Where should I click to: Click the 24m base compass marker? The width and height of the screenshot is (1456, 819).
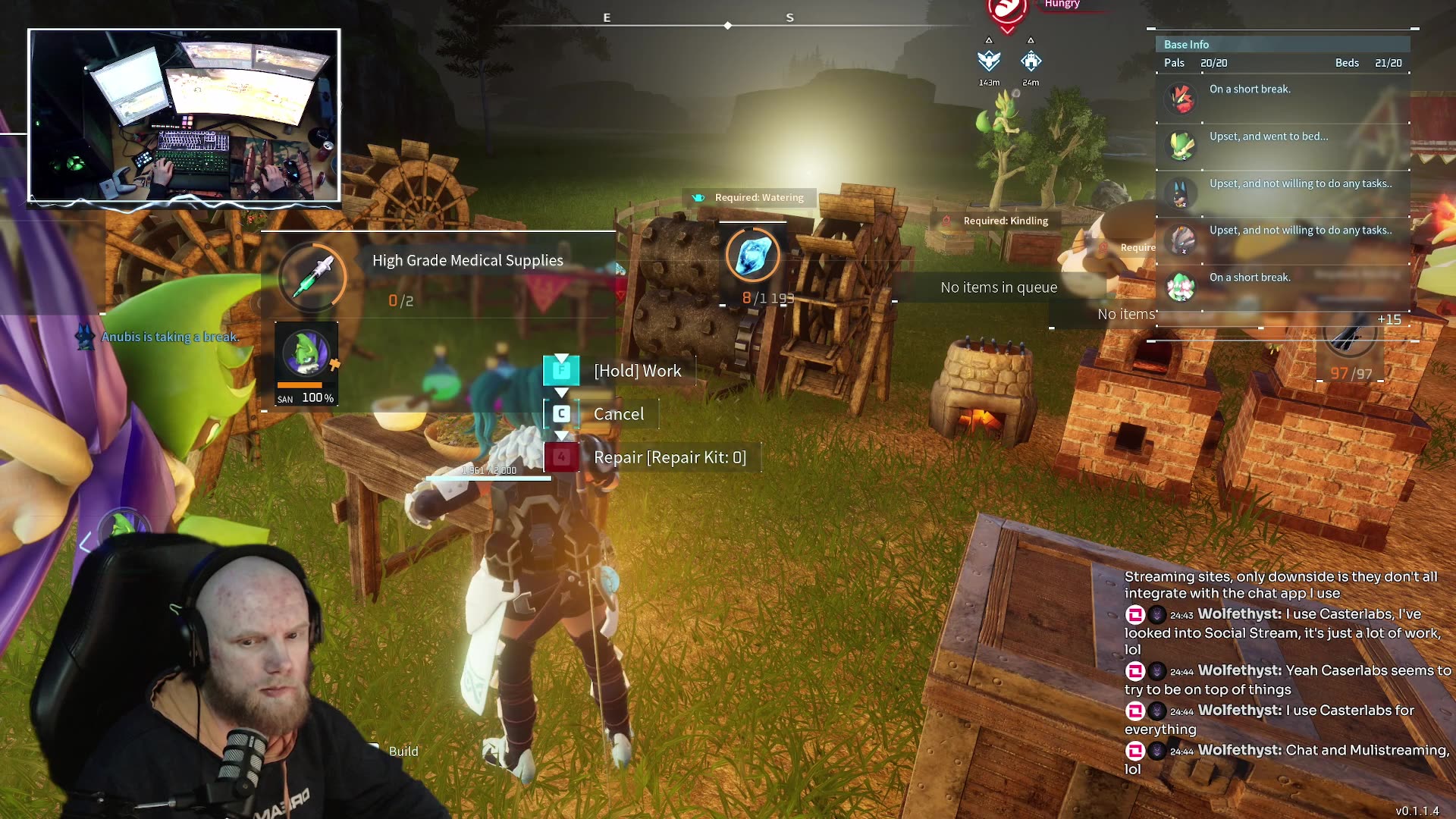[1031, 61]
